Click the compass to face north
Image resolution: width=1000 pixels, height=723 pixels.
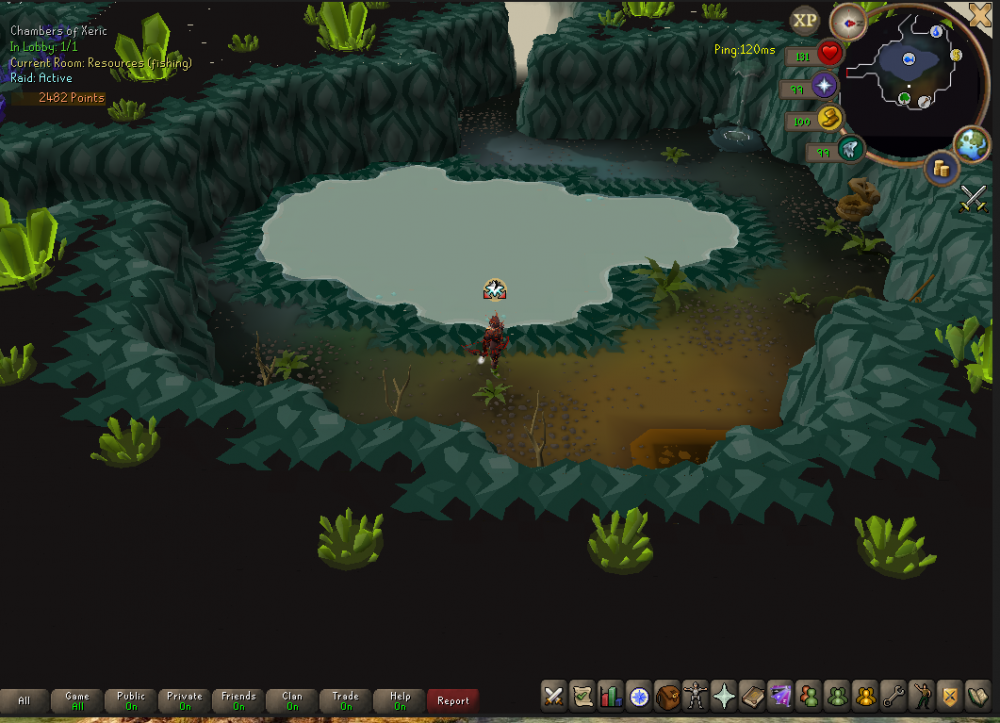[x=848, y=21]
